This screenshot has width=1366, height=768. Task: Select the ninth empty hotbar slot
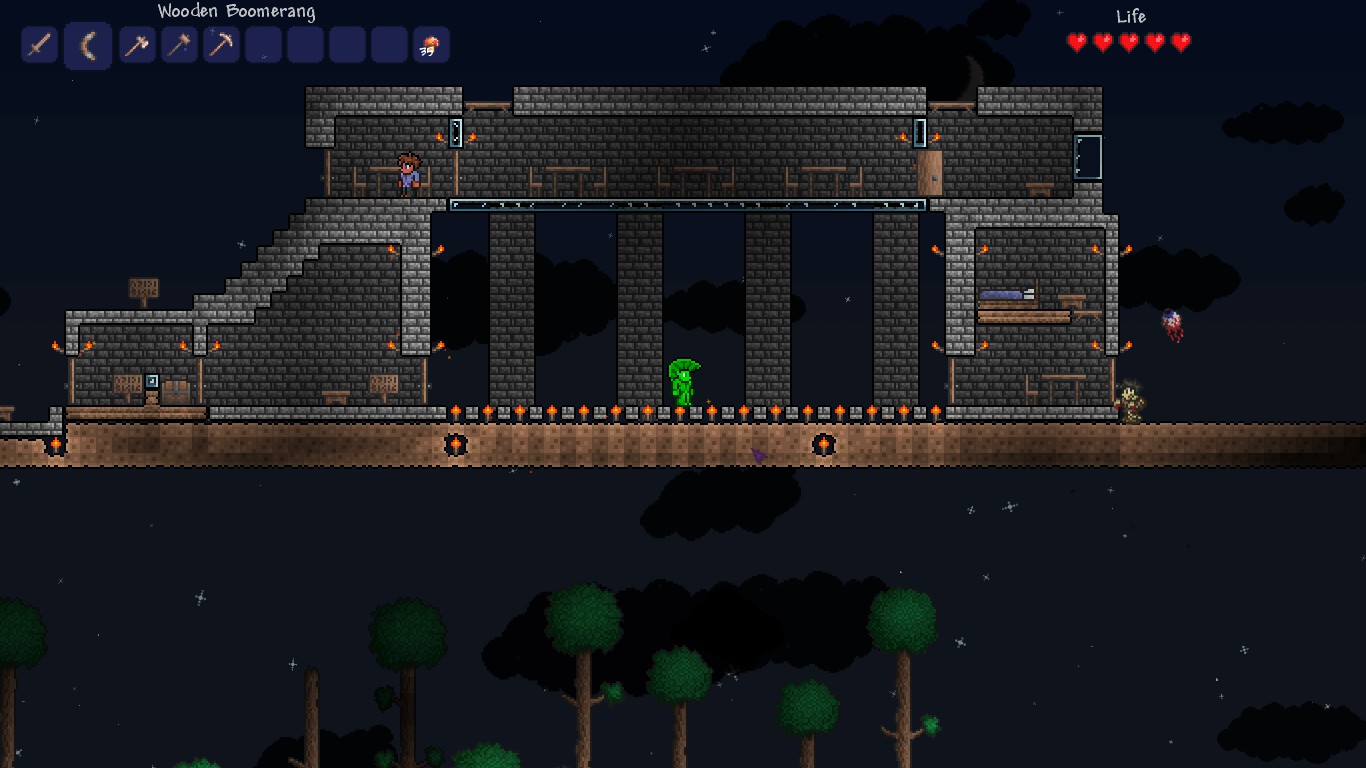click(x=388, y=44)
